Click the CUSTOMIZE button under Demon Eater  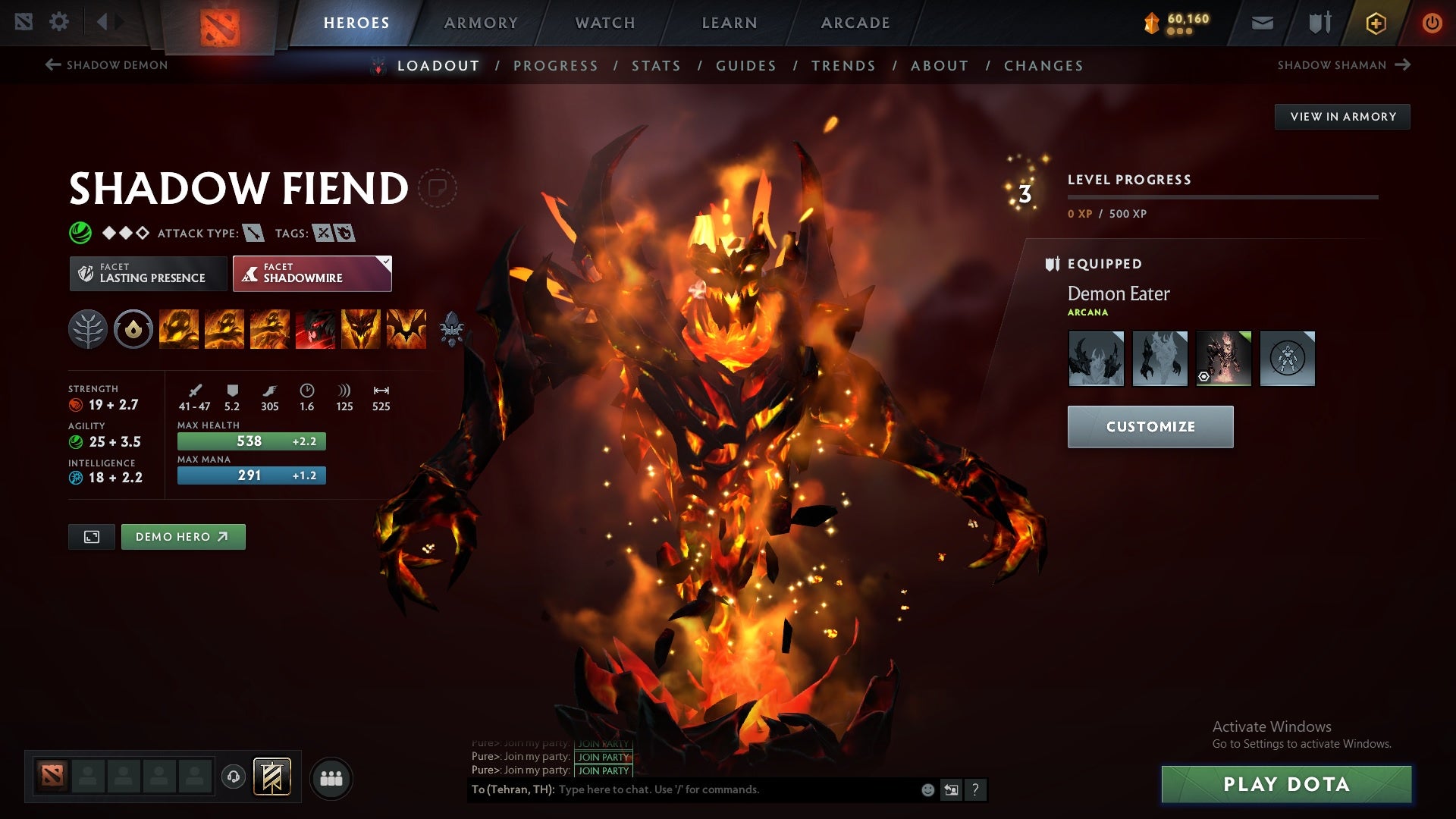pyautogui.click(x=1150, y=426)
